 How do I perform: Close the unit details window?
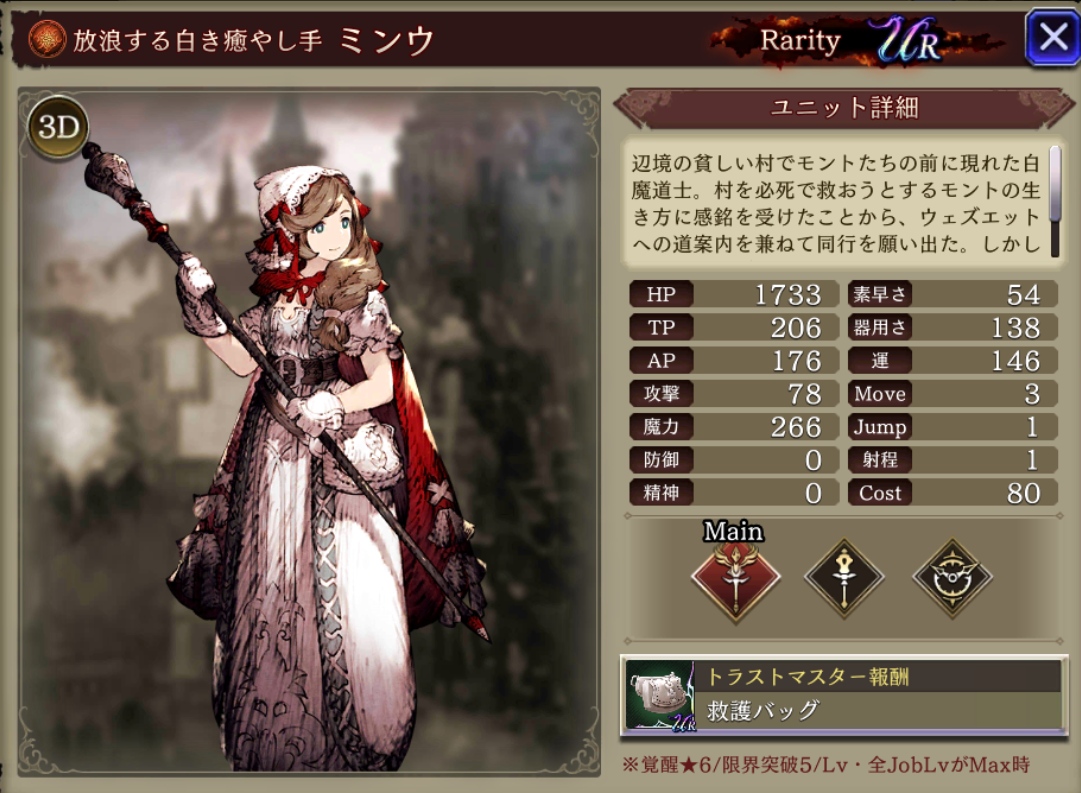tap(1052, 38)
